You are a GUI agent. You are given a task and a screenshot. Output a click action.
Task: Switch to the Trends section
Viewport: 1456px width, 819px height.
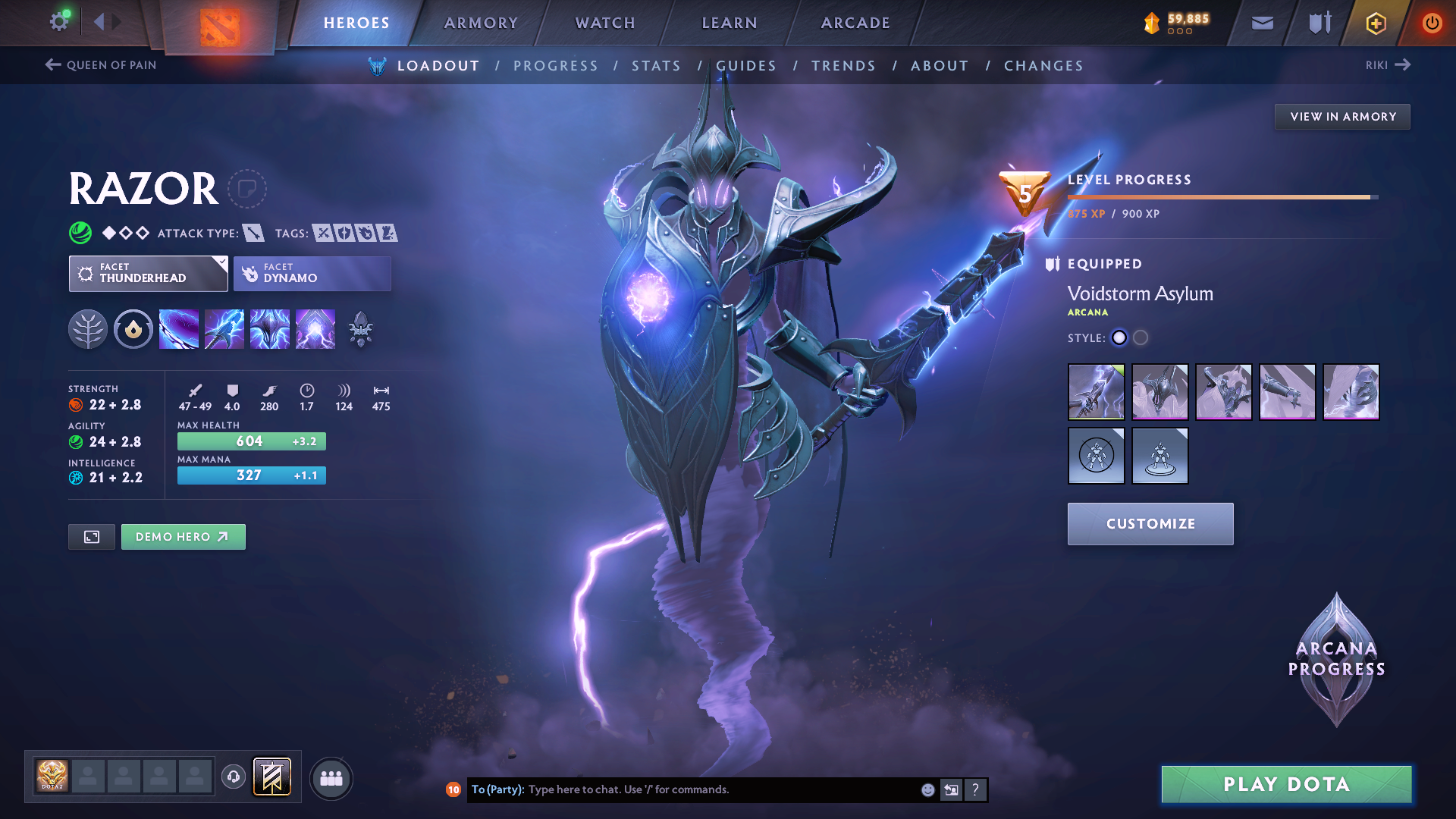point(843,66)
